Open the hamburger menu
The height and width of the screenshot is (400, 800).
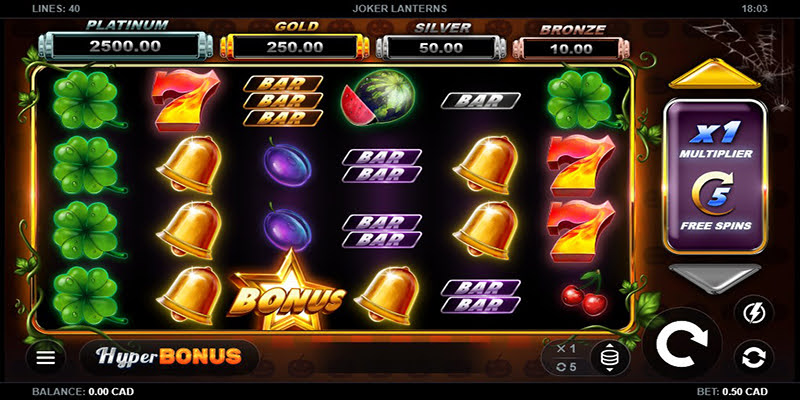click(45, 356)
